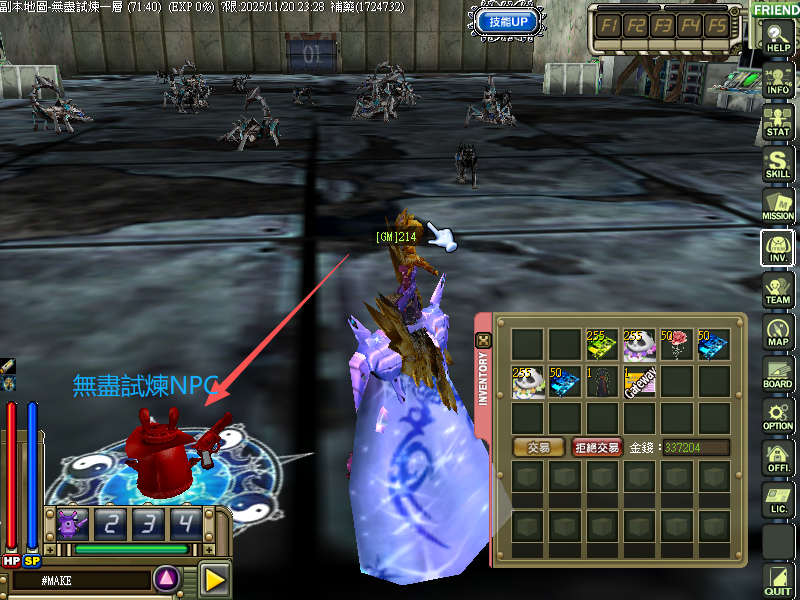800x600 pixels.
Task: Decline trade with 拒絕交易 button
Action: click(598, 447)
